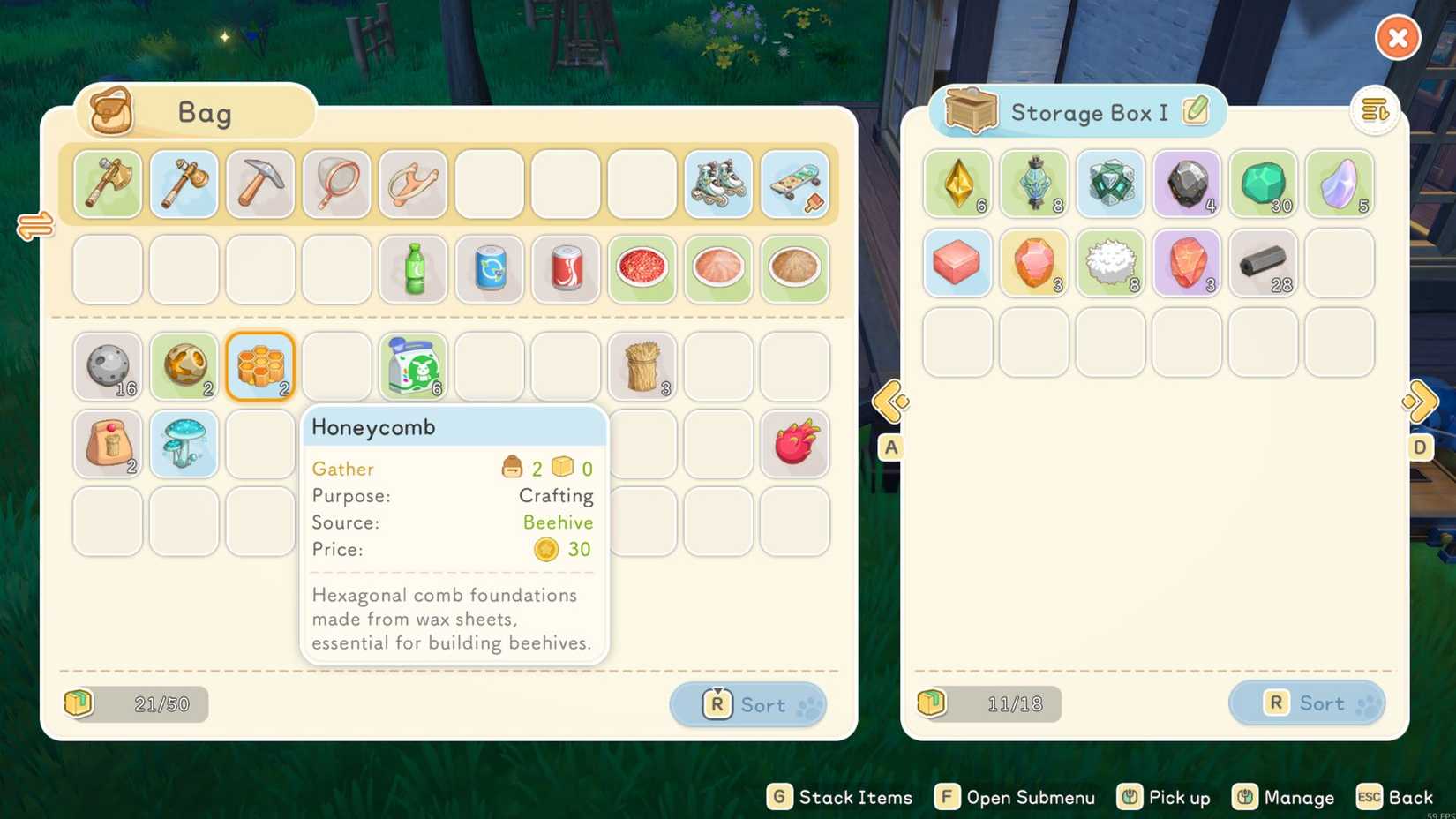
Task: Check the 21/50 bag capacity indicator
Action: (135, 704)
